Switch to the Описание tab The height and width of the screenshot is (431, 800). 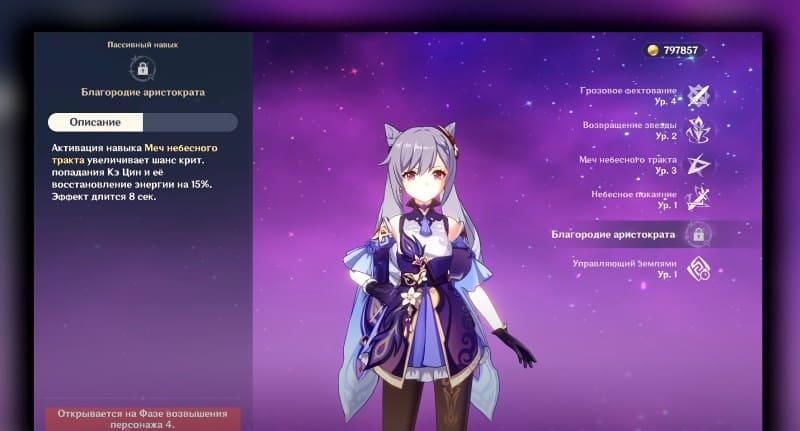(96, 122)
